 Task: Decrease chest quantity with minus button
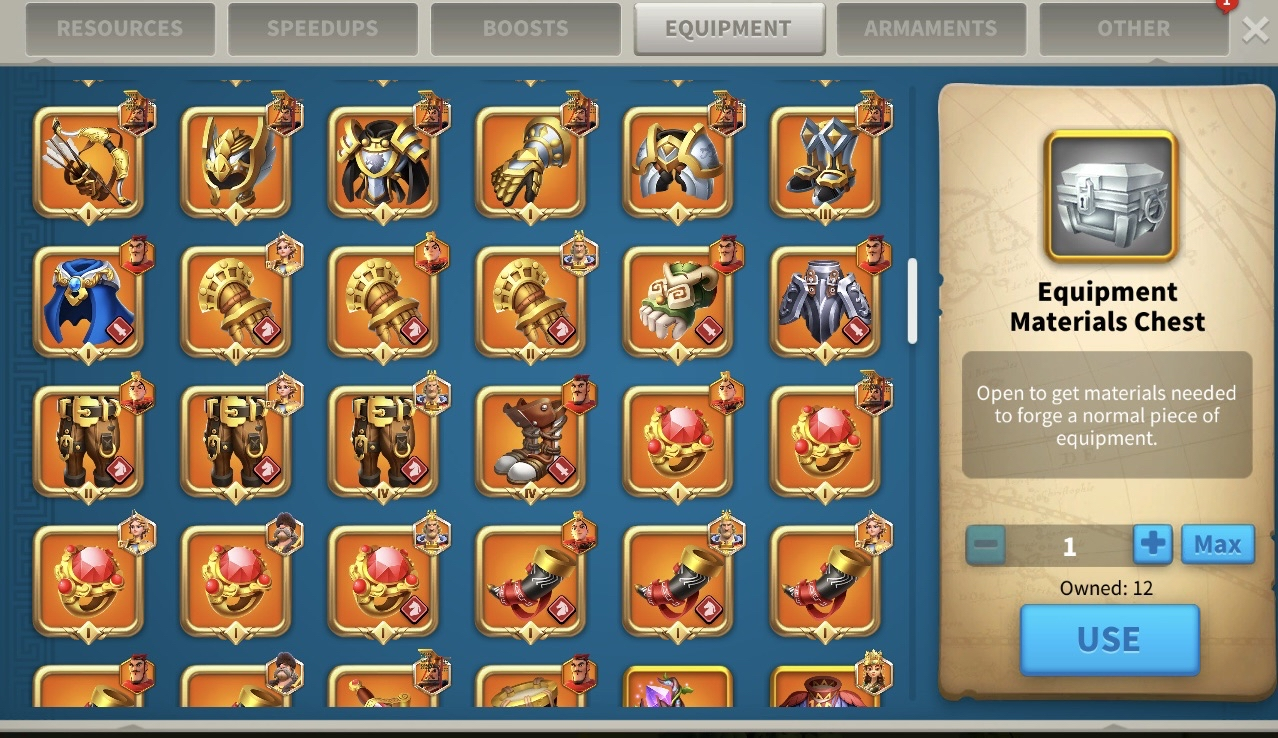pyautogui.click(x=986, y=545)
